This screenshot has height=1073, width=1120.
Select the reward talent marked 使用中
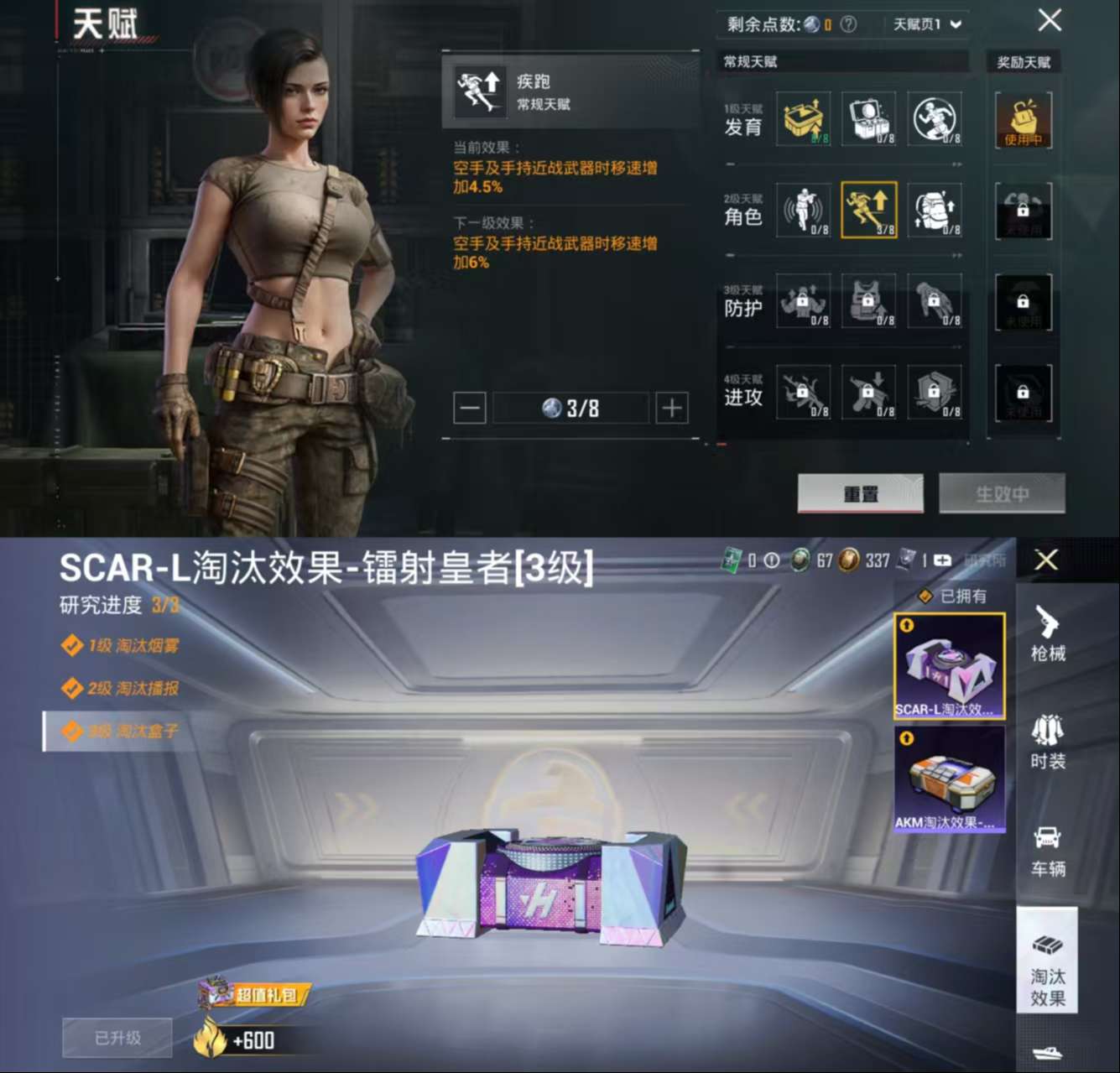(1023, 119)
